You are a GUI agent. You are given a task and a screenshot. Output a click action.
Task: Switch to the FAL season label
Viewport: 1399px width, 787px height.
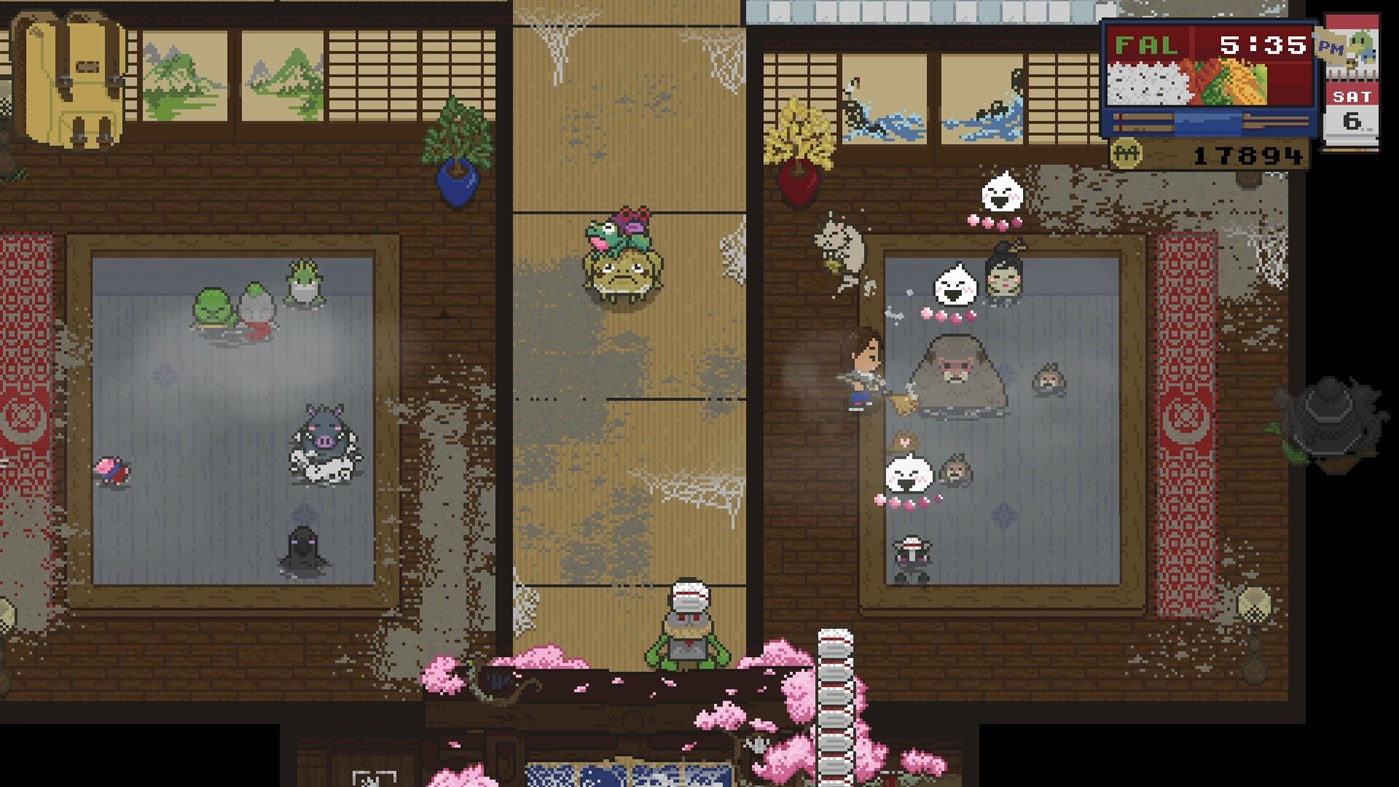[x=1146, y=44]
